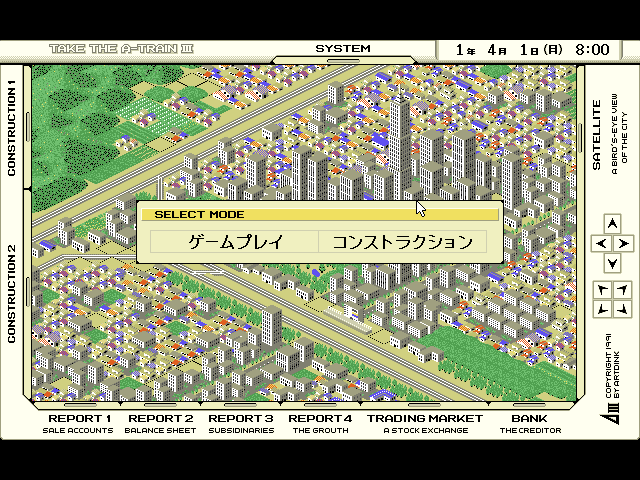View Report 2 balance sheet
This screenshot has width=640, height=480.
159,424
